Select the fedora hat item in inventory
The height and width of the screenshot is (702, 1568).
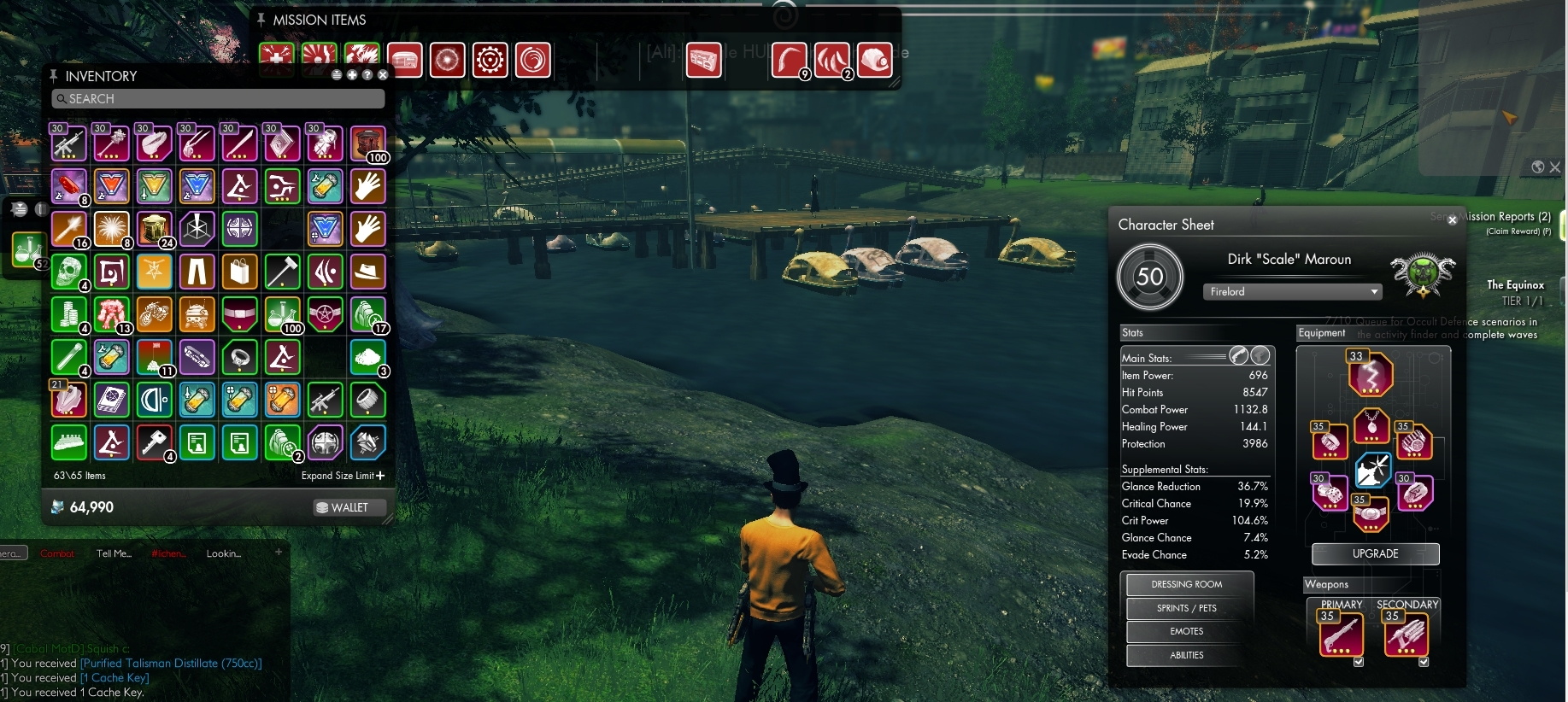pos(367,272)
